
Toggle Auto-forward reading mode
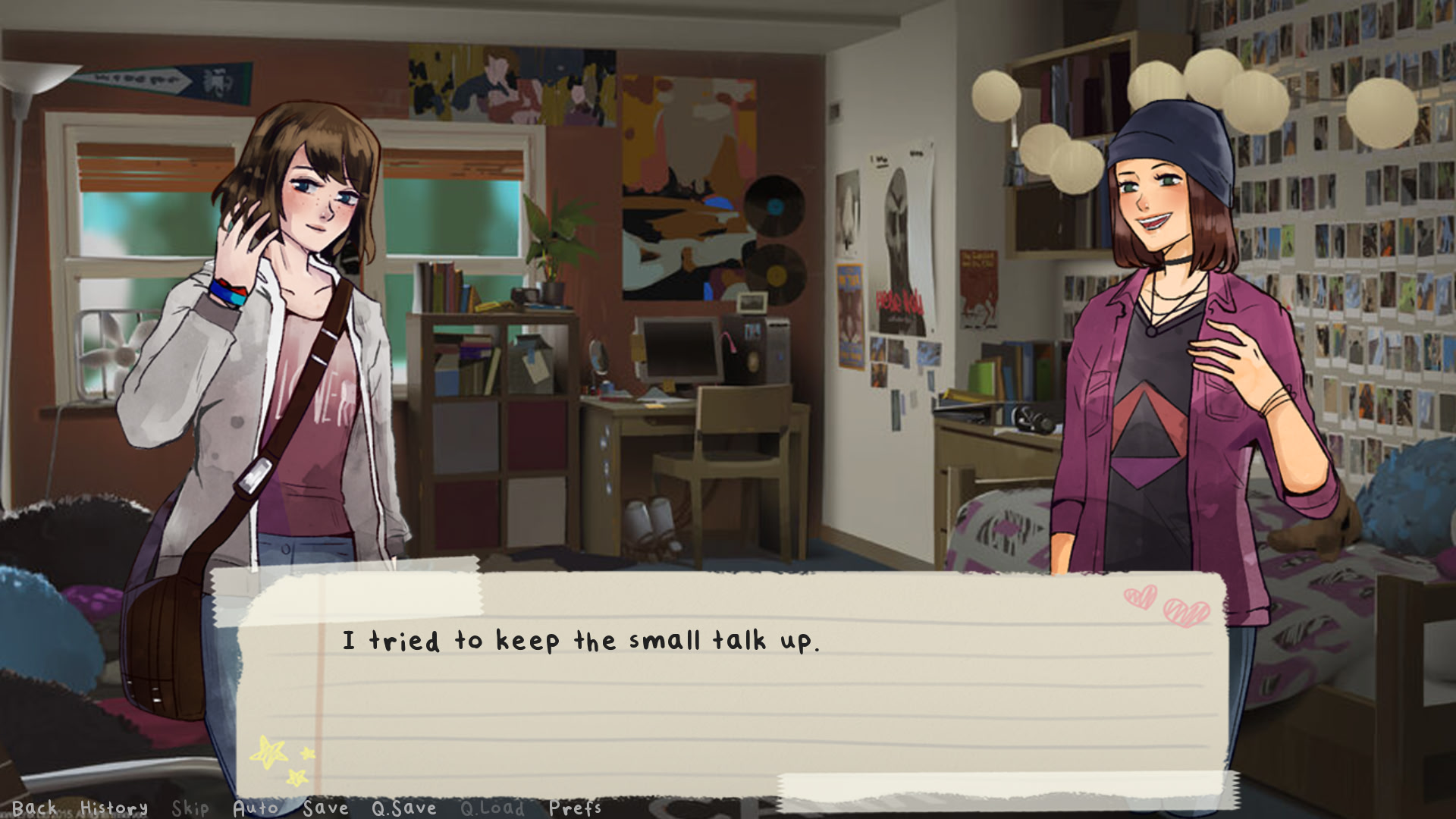(x=256, y=808)
